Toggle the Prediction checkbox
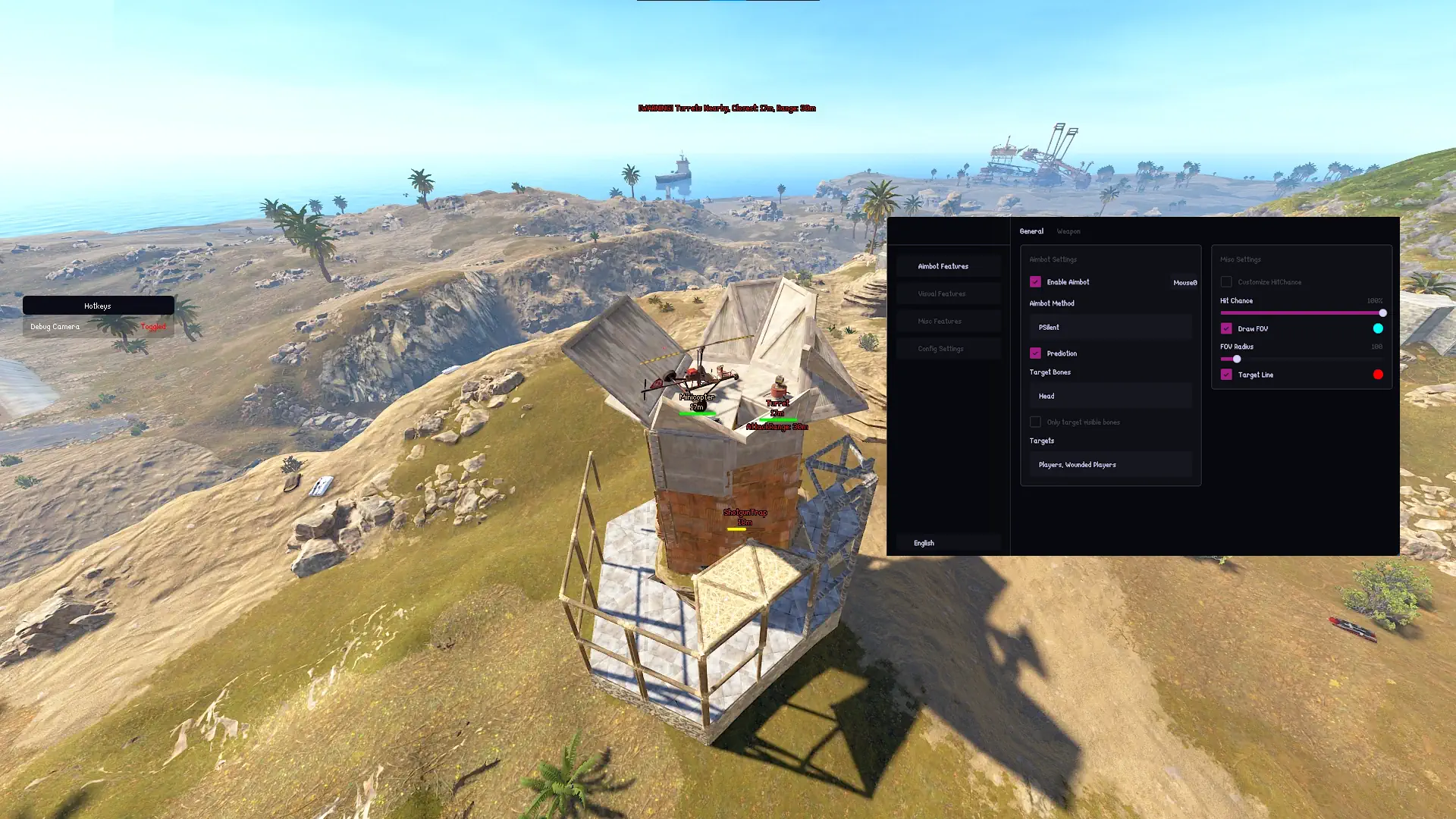The image size is (1456, 819). click(x=1036, y=353)
